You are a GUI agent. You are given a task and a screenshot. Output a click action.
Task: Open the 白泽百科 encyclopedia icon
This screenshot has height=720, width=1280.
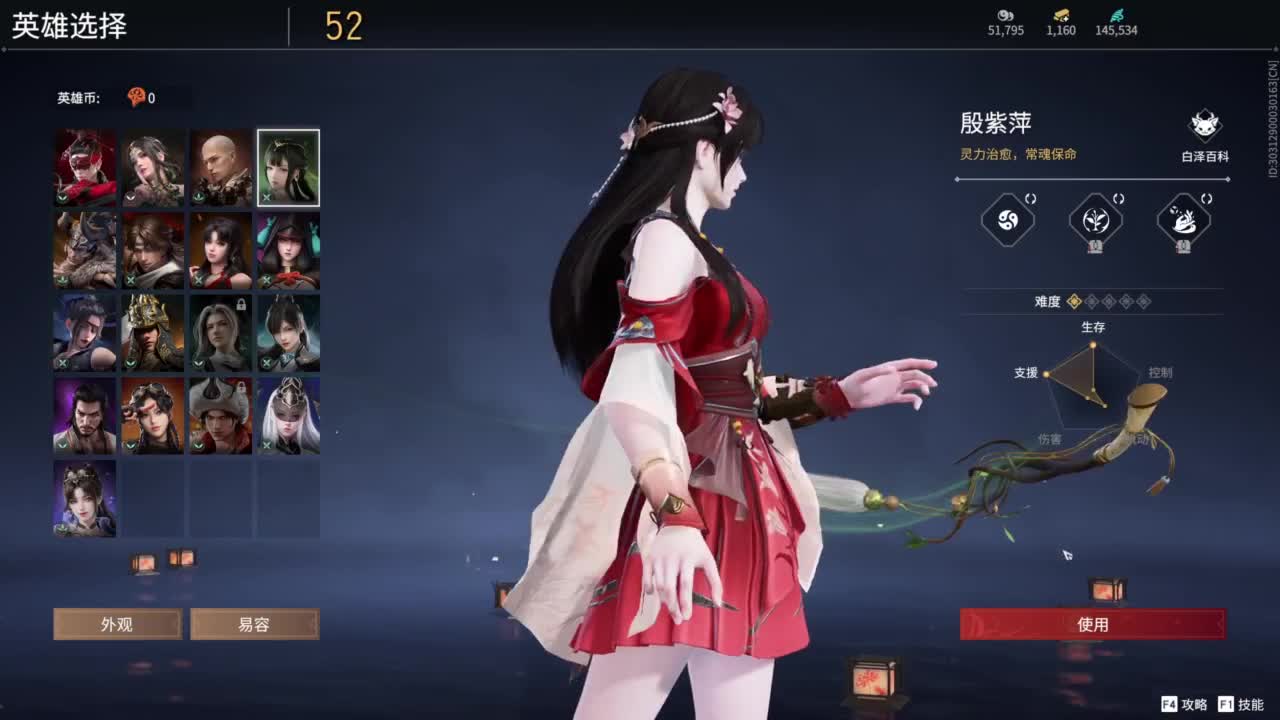click(1203, 125)
